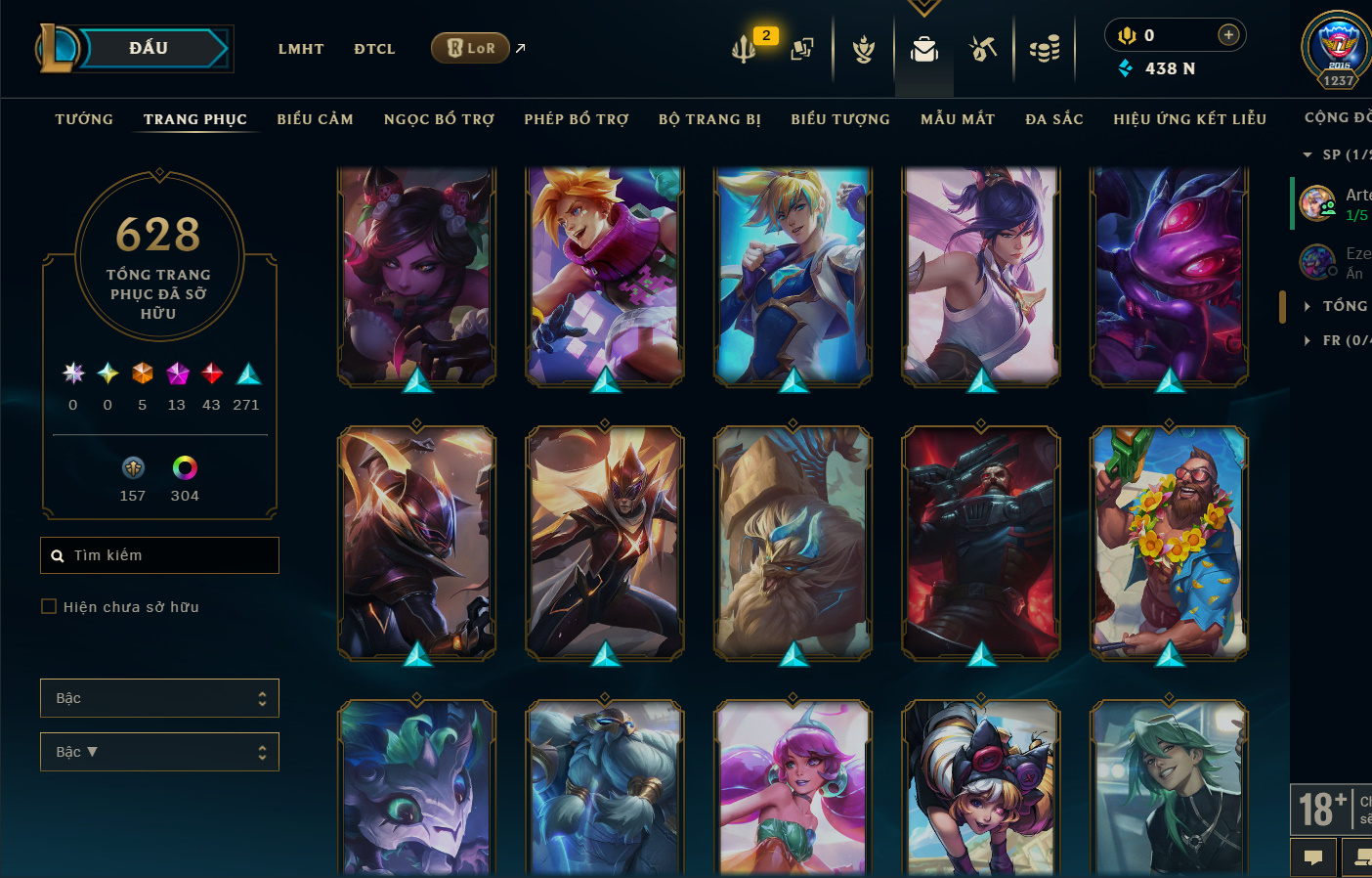
Task: Open the Bậc grouping dropdown
Action: point(159,698)
